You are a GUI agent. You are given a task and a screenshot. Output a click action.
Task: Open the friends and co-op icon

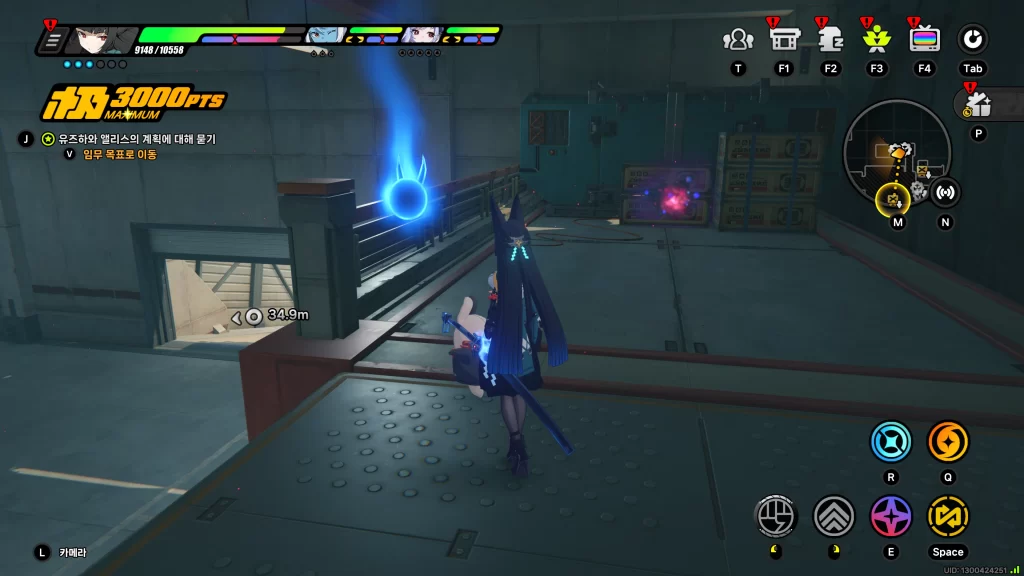737,40
